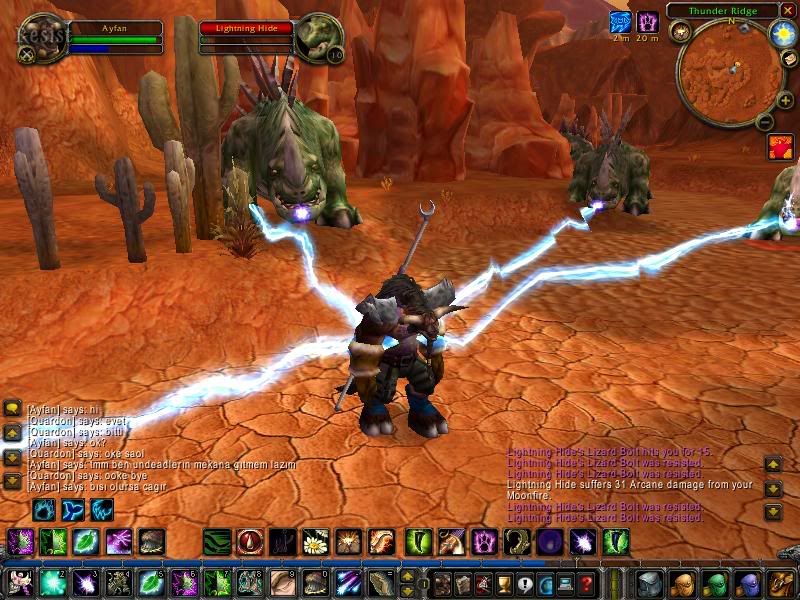Zoom out on the minimap
The height and width of the screenshot is (600, 800).
[x=763, y=122]
